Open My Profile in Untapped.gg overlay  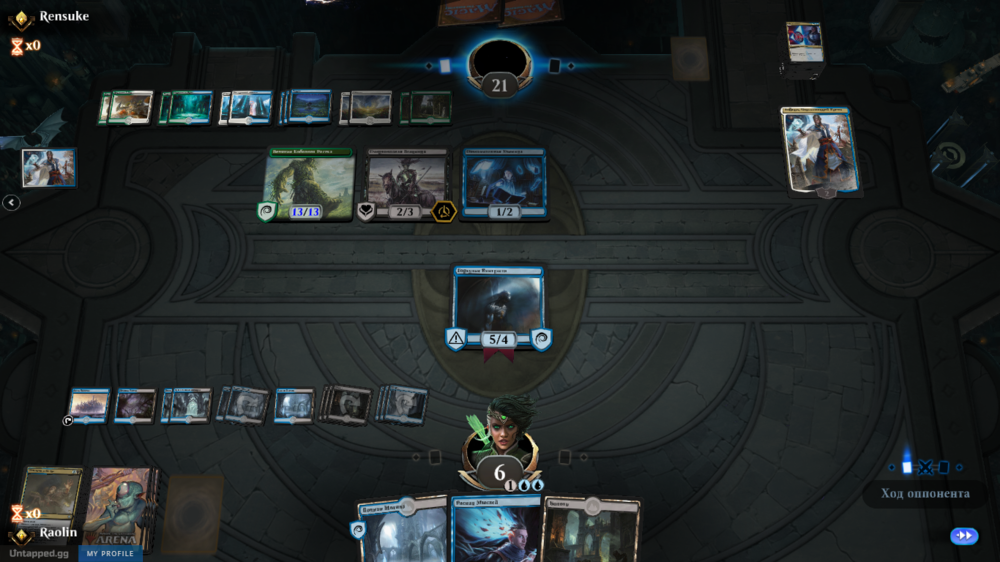pyautogui.click(x=110, y=553)
